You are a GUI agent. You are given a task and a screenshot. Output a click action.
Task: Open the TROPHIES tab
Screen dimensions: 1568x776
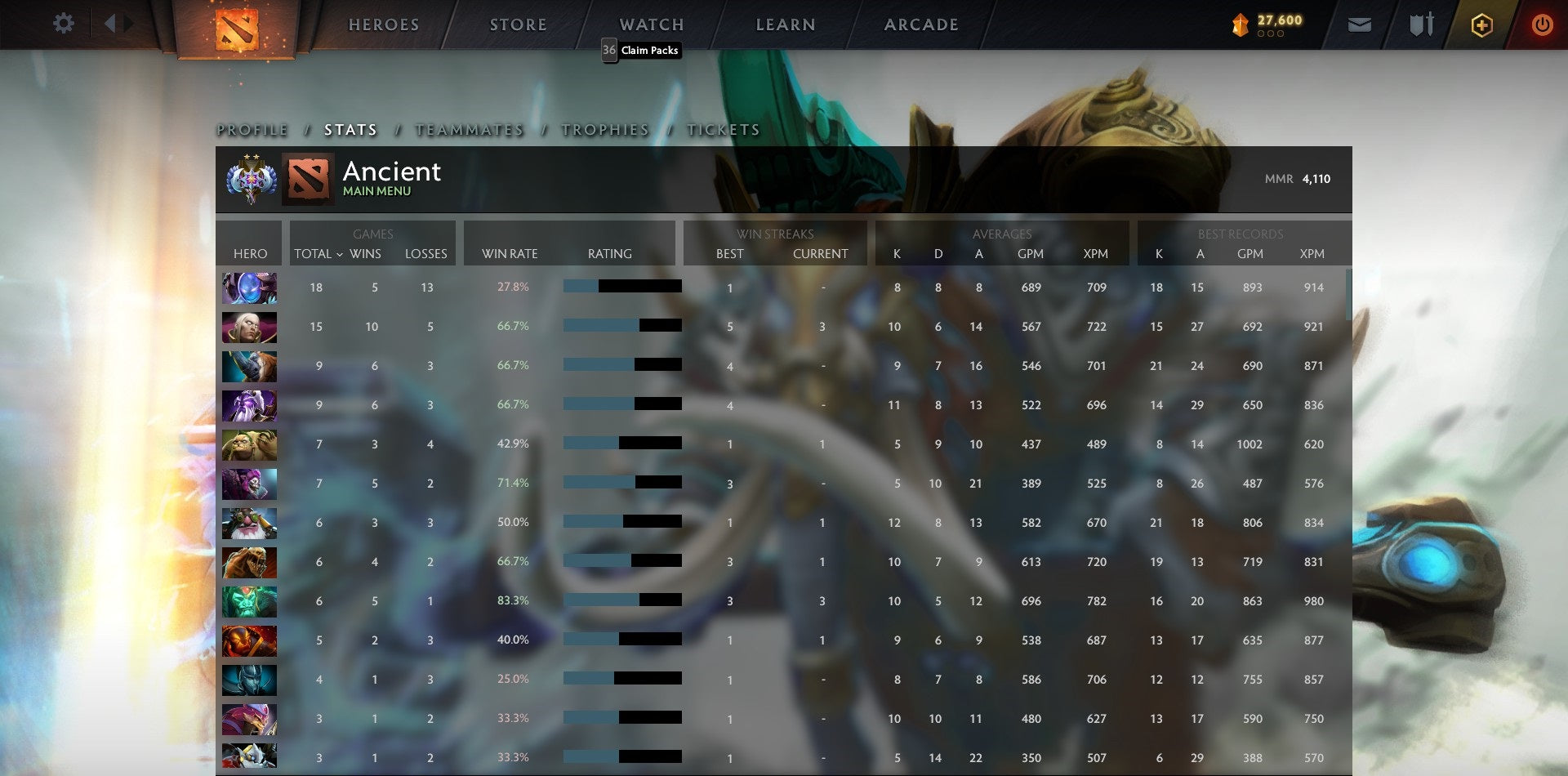point(604,129)
